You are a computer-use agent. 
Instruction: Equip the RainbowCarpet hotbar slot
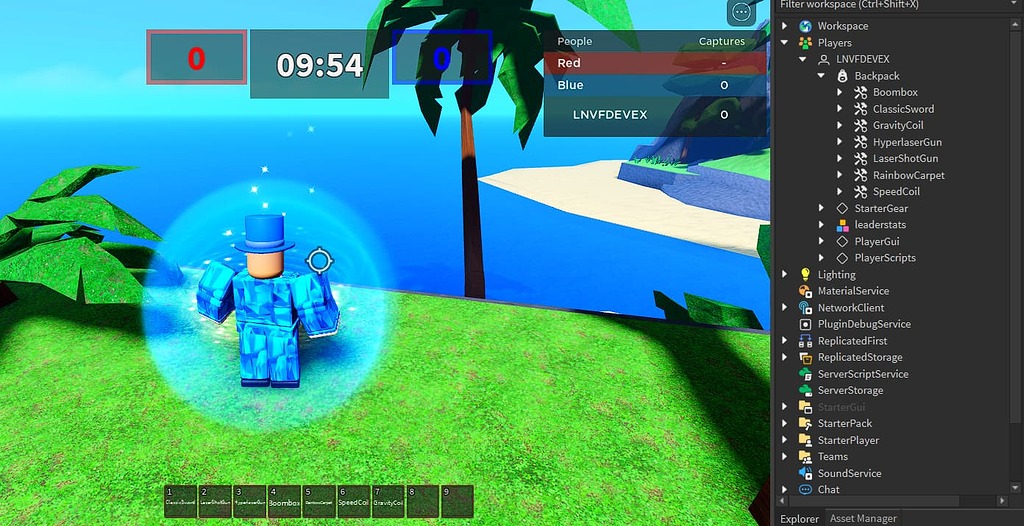[318, 501]
